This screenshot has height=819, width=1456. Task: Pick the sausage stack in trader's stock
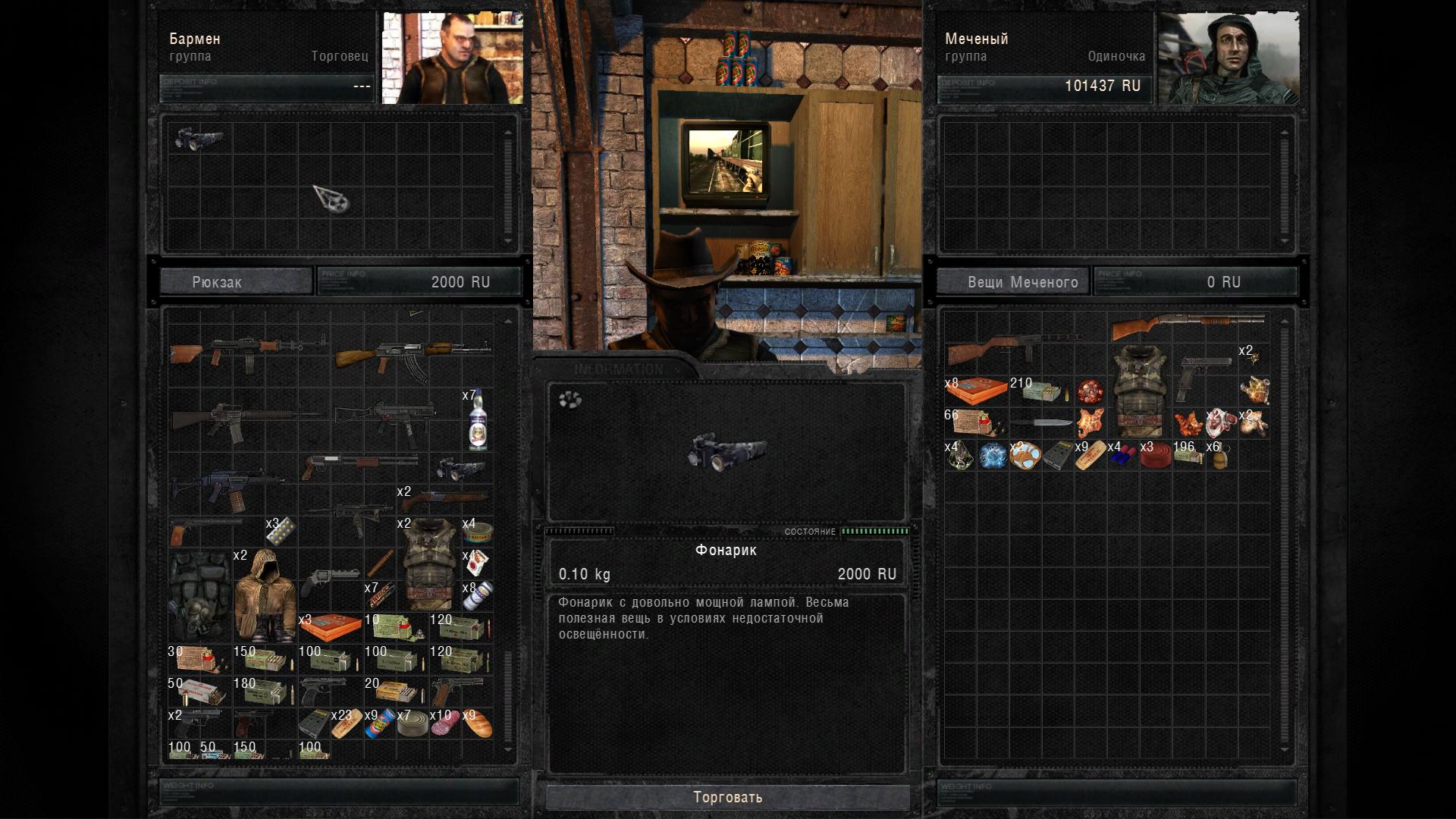click(444, 724)
